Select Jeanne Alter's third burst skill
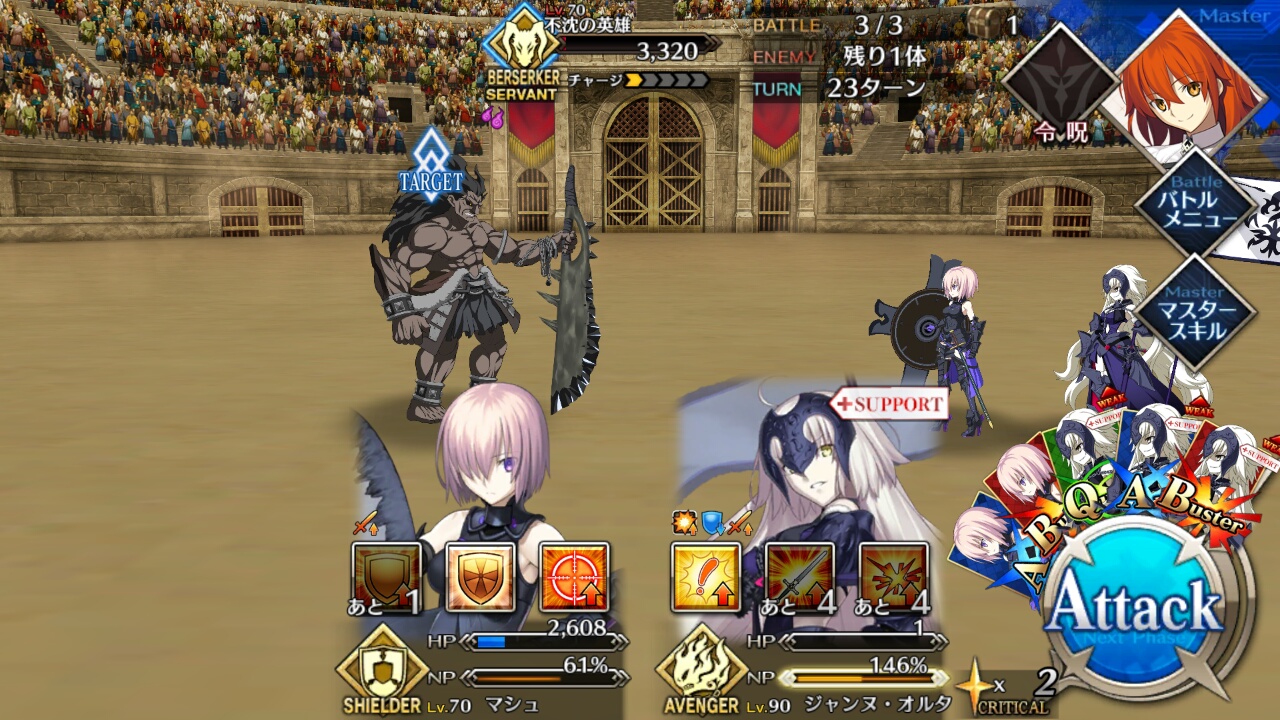 click(x=893, y=577)
